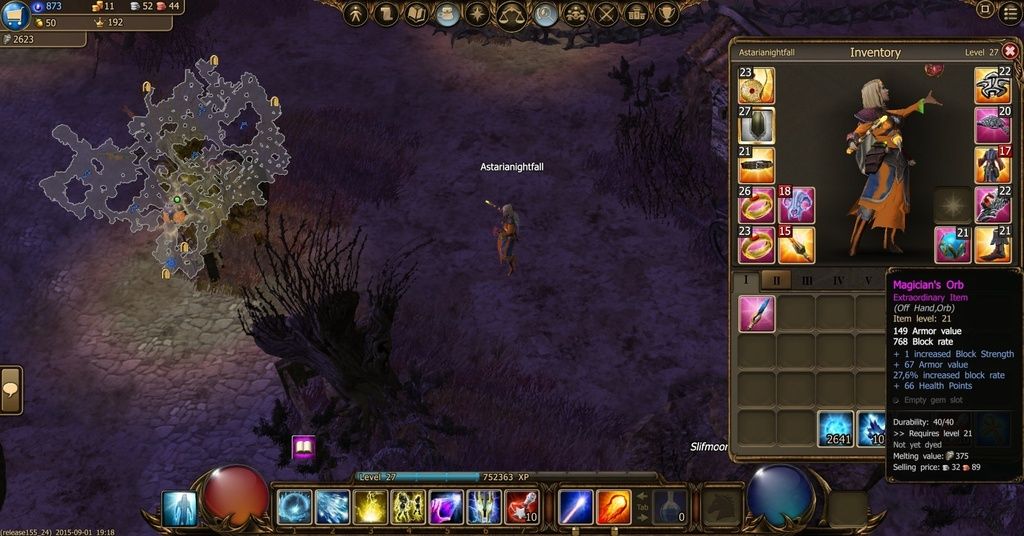This screenshot has width=1024, height=536.
Task: Open inventory bag tab IV
Action: 838,281
